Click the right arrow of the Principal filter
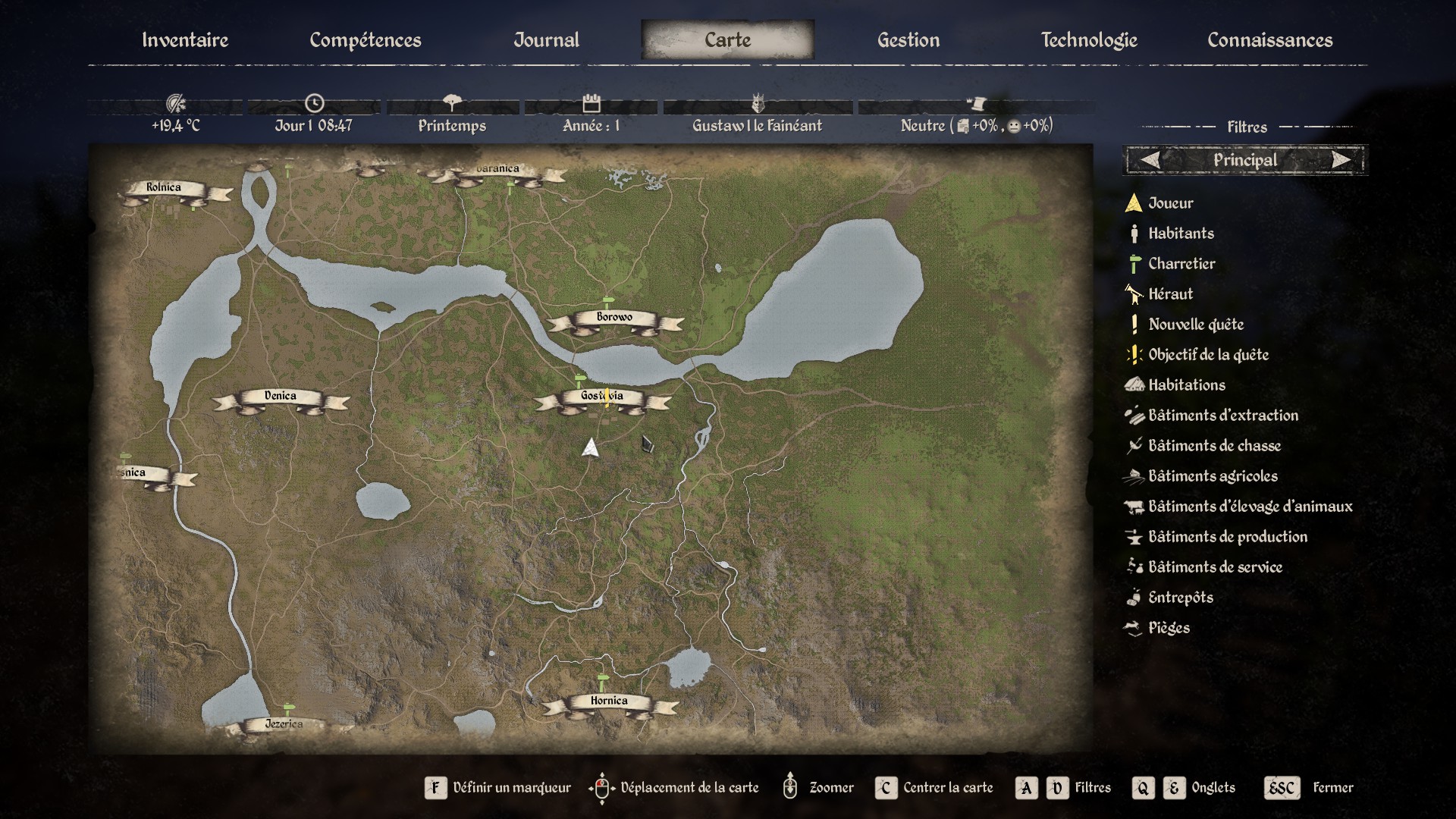Image resolution: width=1456 pixels, height=819 pixels. point(1341,160)
